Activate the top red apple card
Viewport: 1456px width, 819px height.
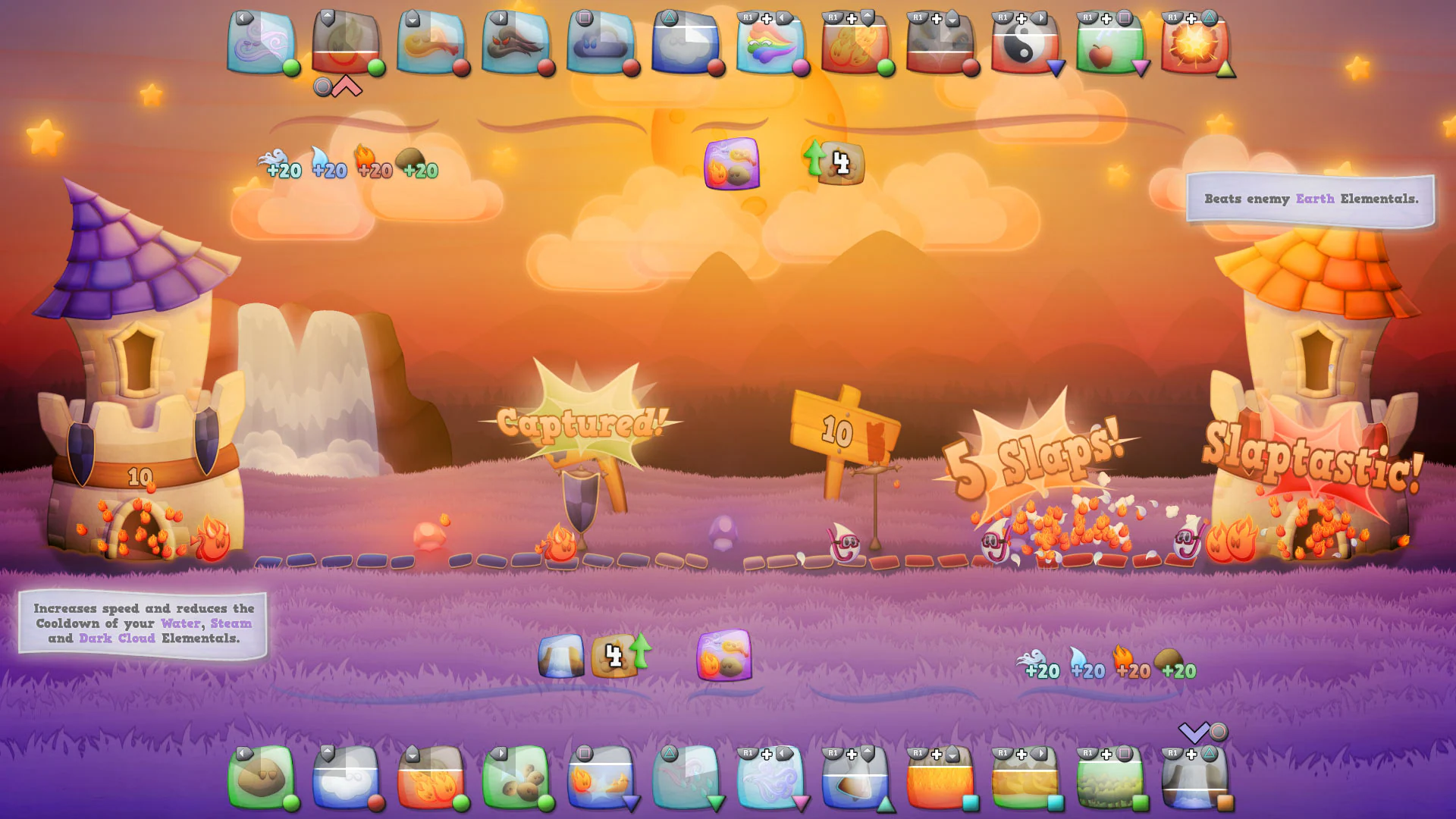point(1109,42)
